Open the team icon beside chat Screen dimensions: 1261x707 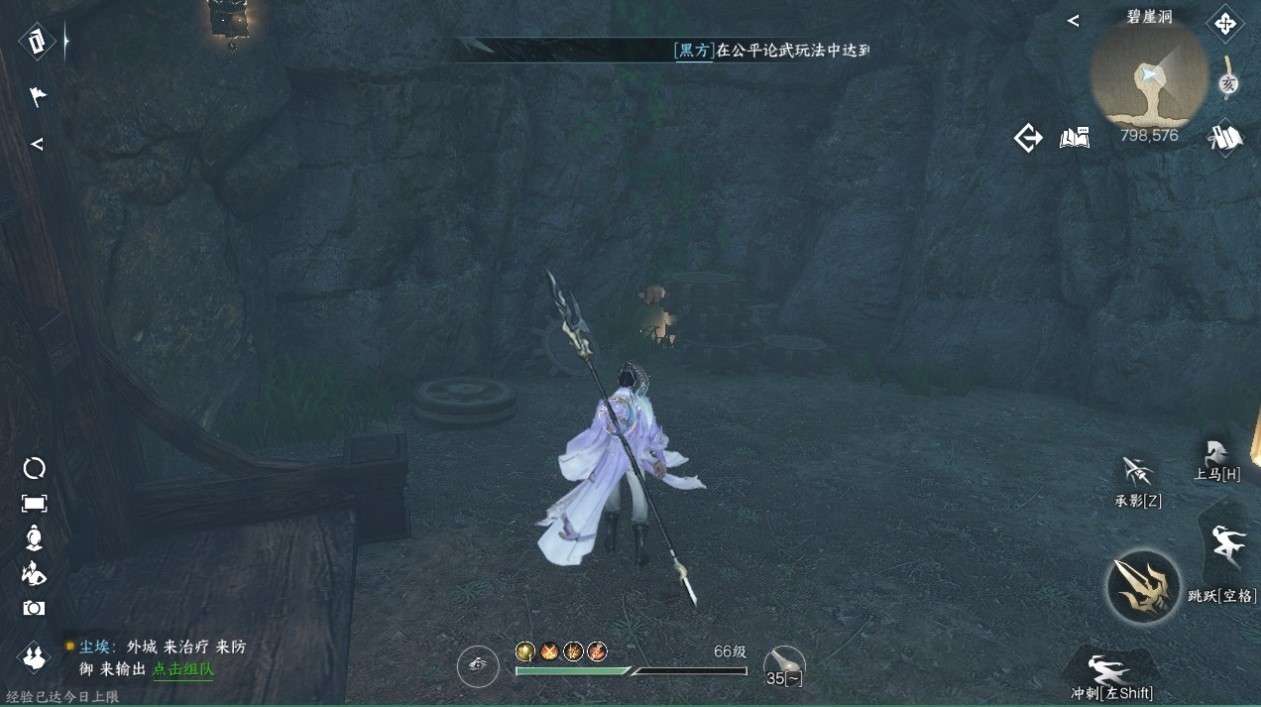pos(35,657)
